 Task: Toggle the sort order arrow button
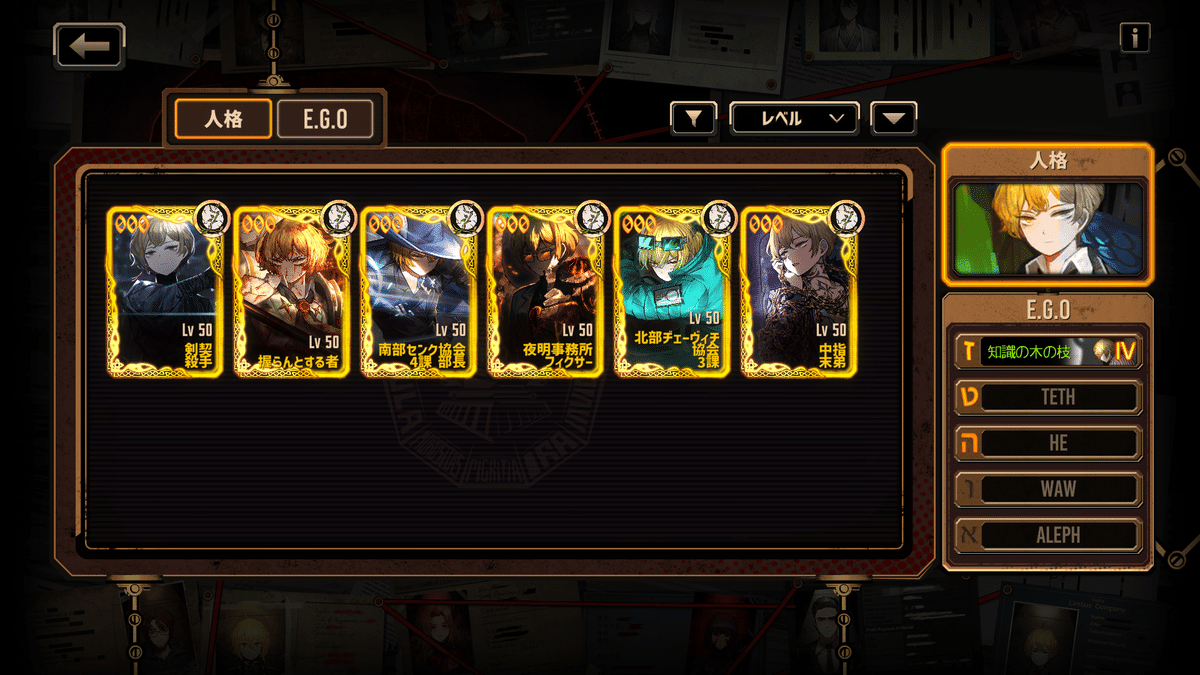pyautogui.click(x=893, y=118)
